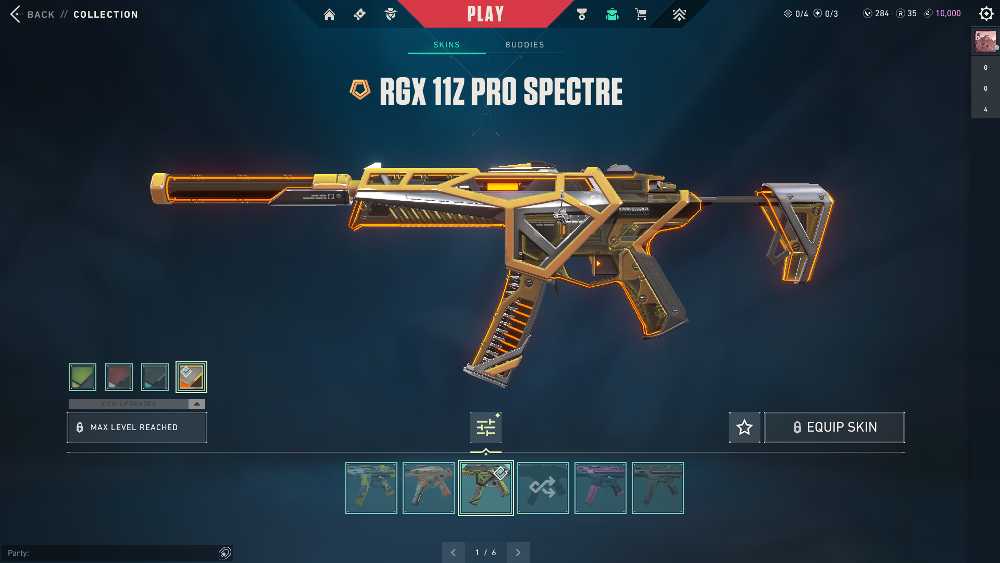This screenshot has height=563, width=1000.
Task: Select the random shuffle skin thumbnail
Action: click(x=543, y=488)
